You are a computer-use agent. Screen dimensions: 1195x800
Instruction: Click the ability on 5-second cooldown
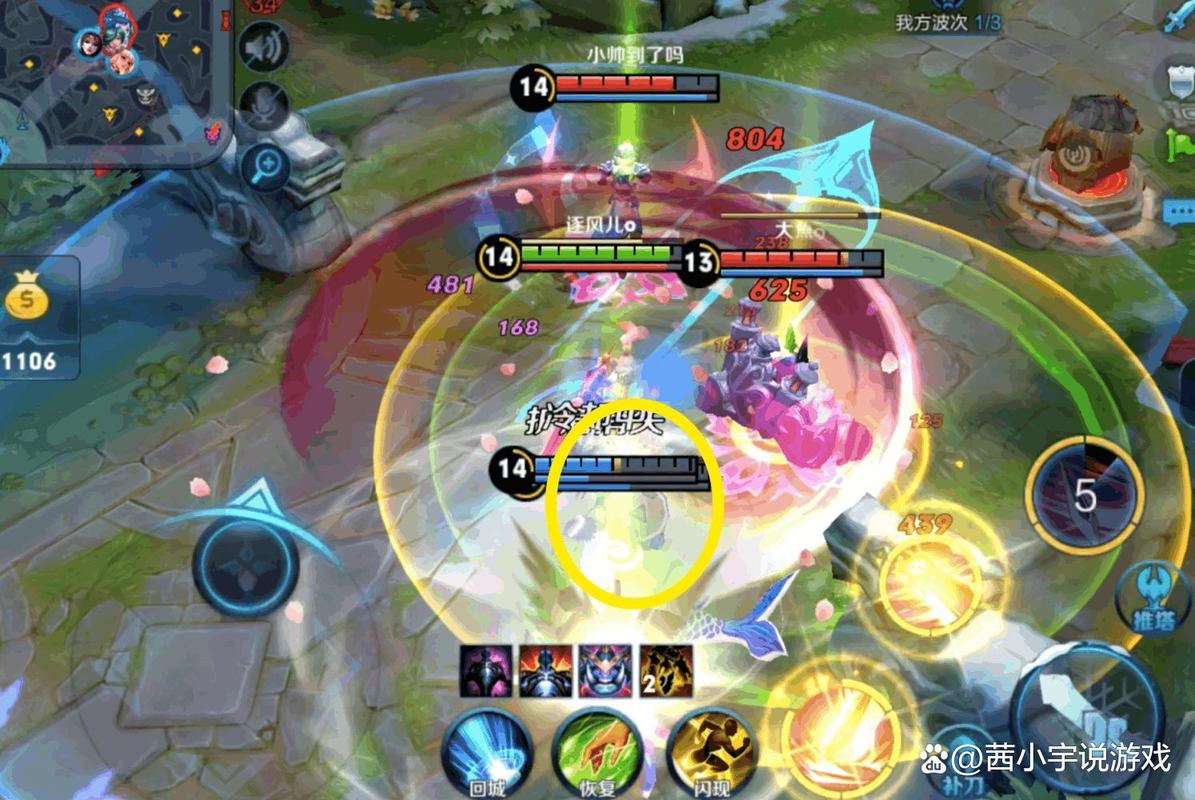click(1085, 495)
